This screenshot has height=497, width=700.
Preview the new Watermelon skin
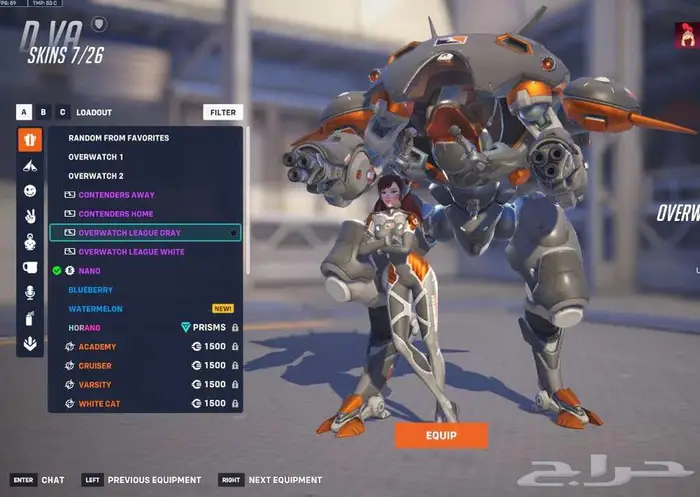tap(95, 309)
